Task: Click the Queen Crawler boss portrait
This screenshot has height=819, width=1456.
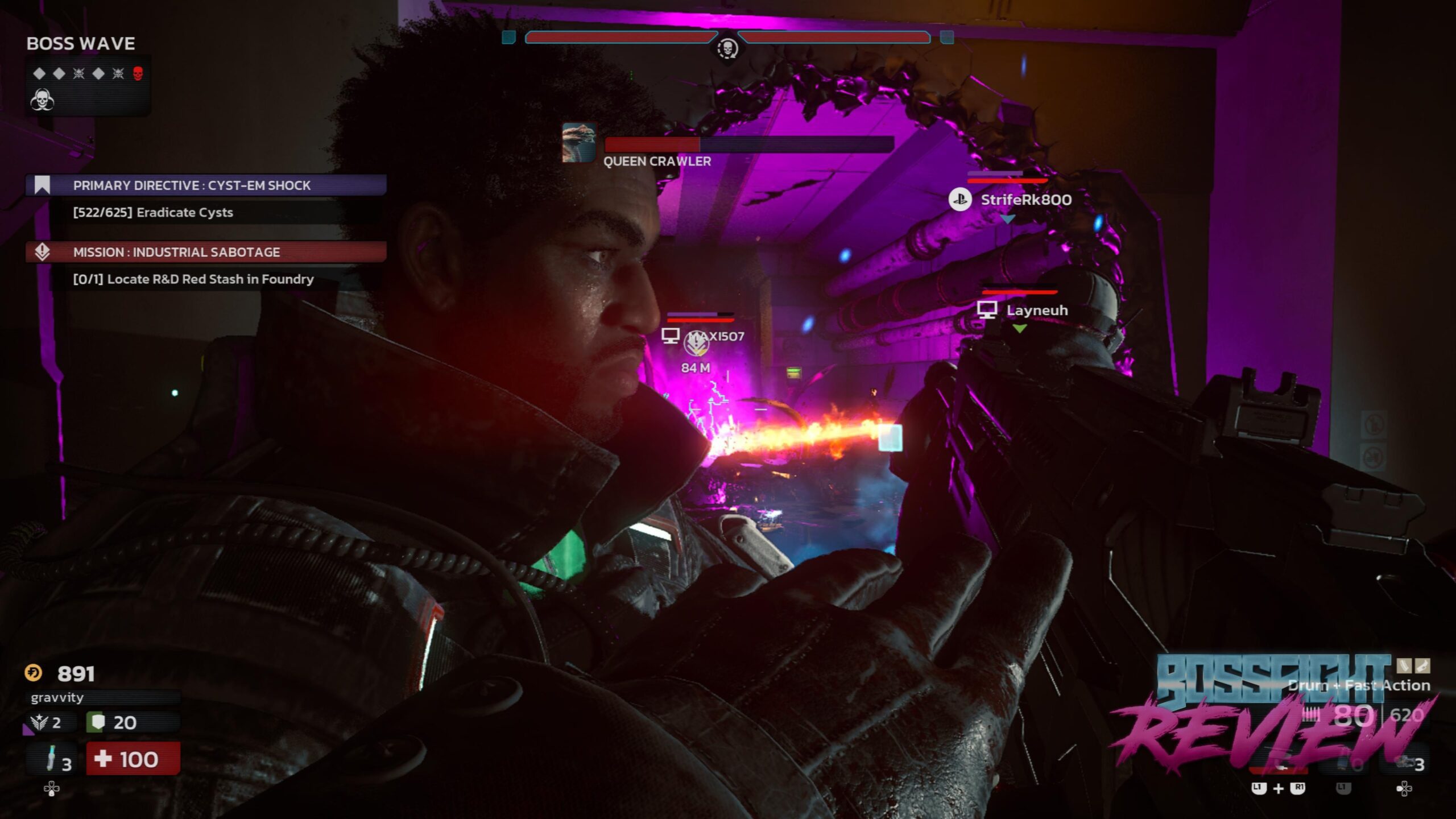Action: pos(578,143)
